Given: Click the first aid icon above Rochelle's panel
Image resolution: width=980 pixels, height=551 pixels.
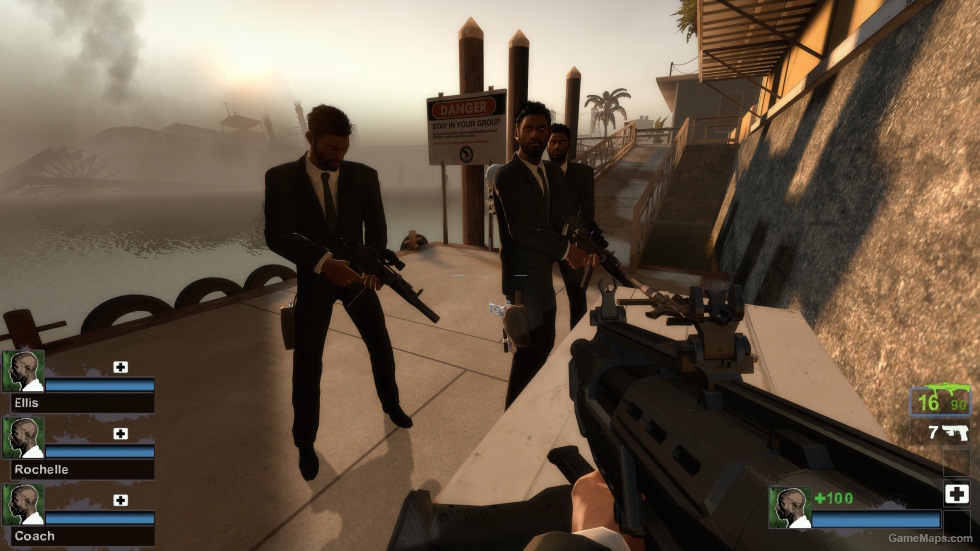Looking at the screenshot, I should pos(121,434).
